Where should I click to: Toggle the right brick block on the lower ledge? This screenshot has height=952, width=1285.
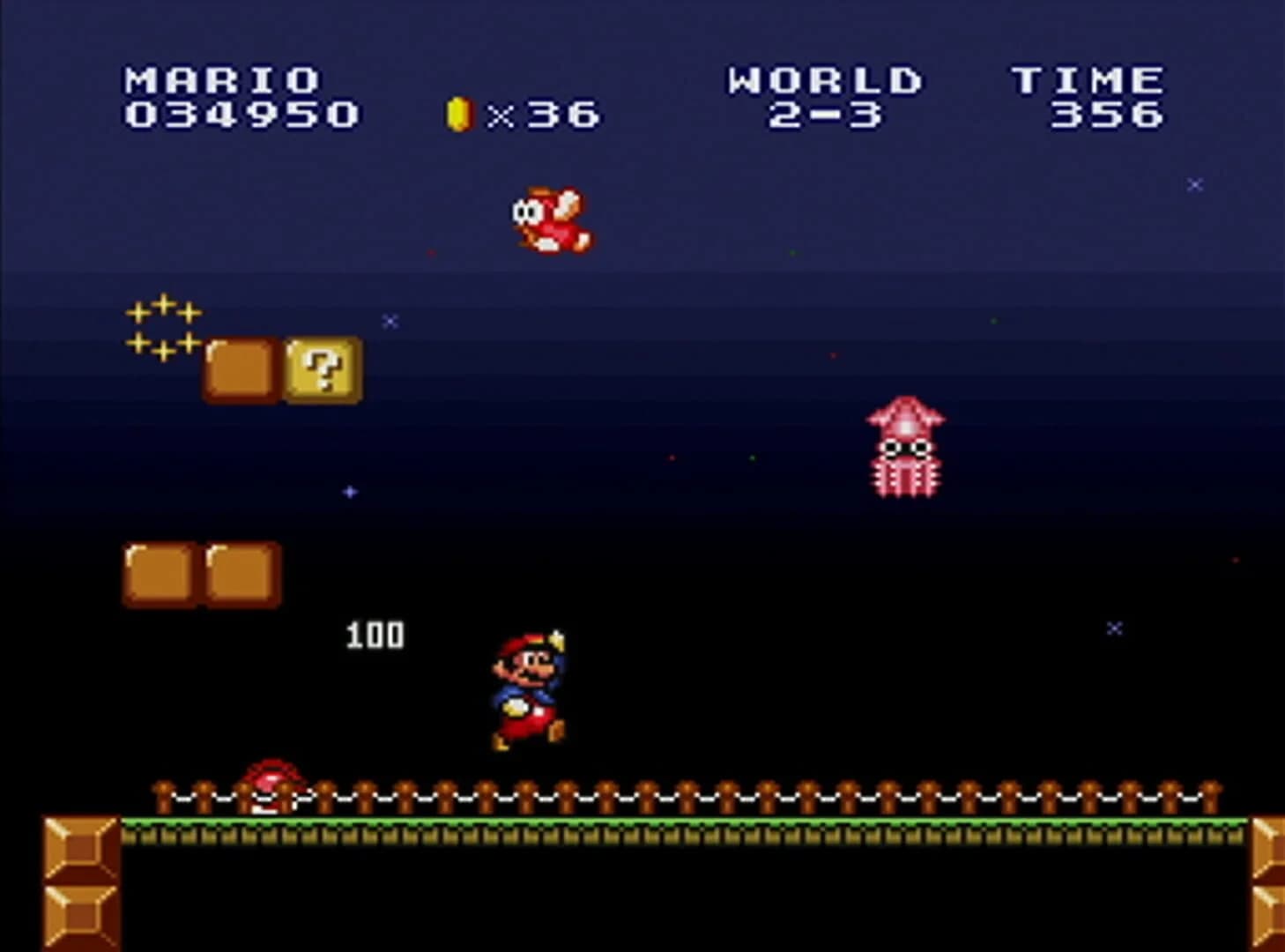click(239, 573)
